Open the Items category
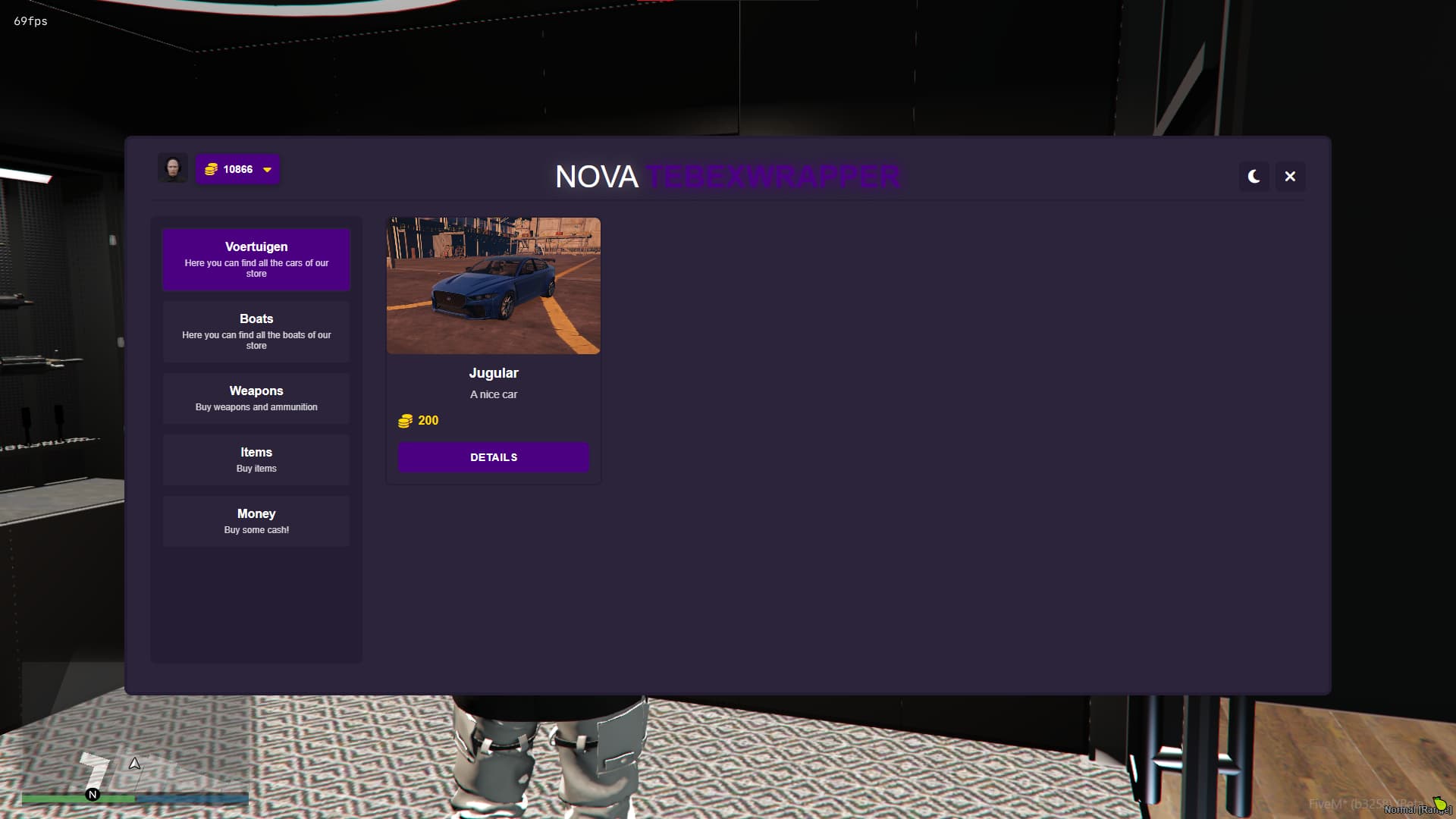Screen dimensions: 1456x819 click(256, 459)
